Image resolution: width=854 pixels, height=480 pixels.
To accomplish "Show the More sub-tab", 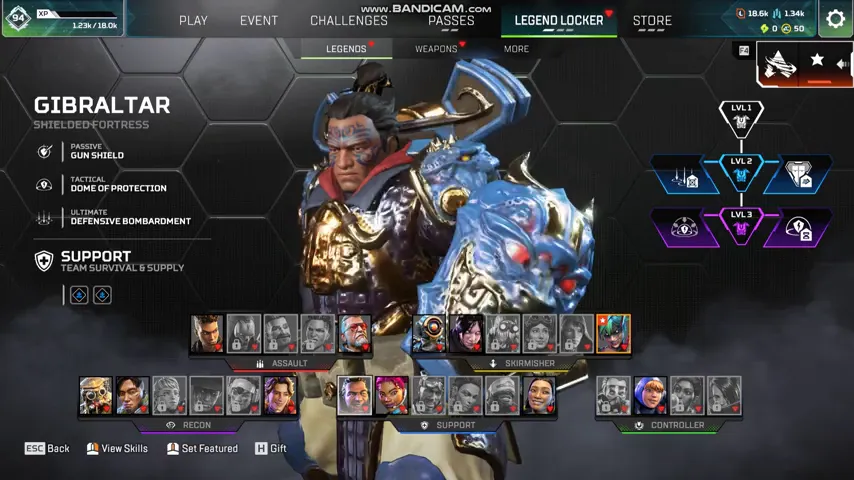I will pyautogui.click(x=516, y=48).
